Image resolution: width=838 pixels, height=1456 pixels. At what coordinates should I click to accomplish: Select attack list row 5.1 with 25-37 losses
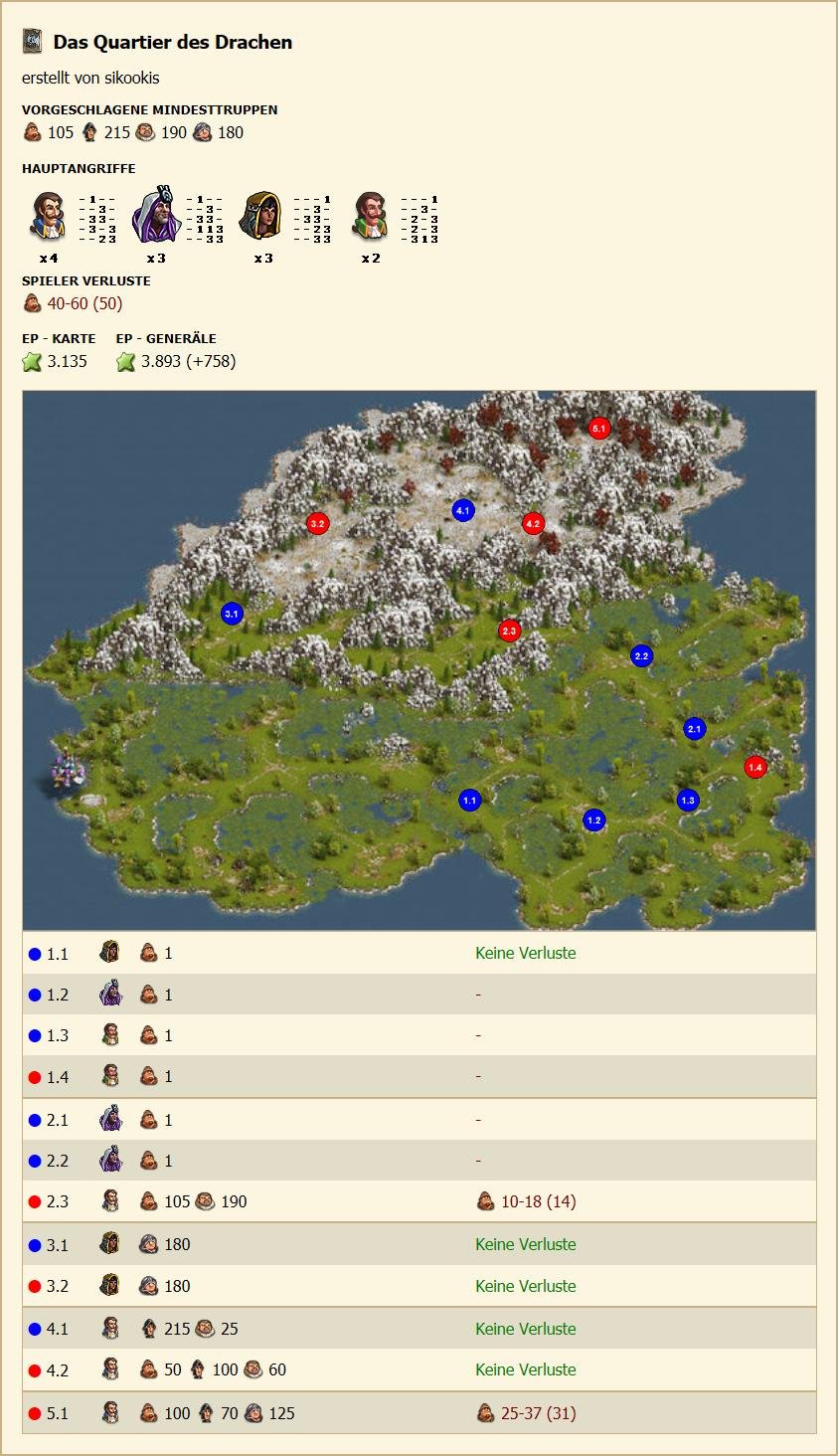coord(419,1413)
